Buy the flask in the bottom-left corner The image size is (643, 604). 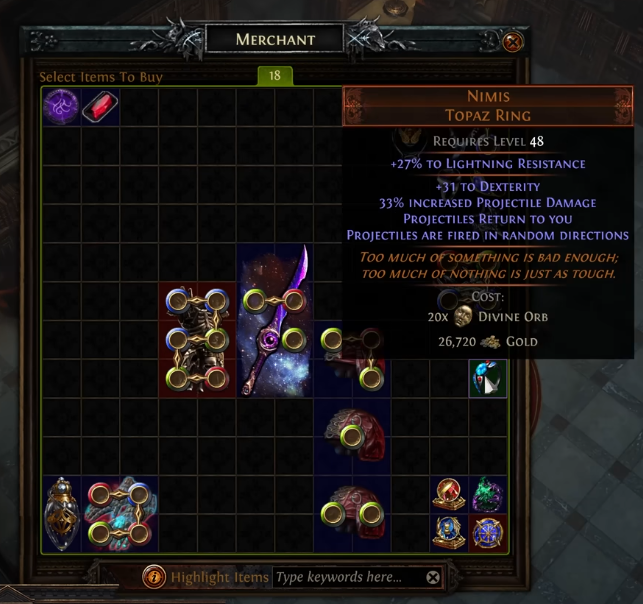click(x=61, y=514)
